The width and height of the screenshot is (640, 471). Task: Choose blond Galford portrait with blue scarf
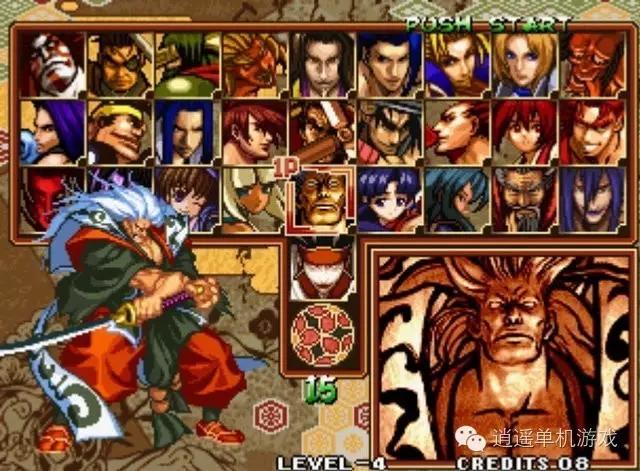(455, 64)
